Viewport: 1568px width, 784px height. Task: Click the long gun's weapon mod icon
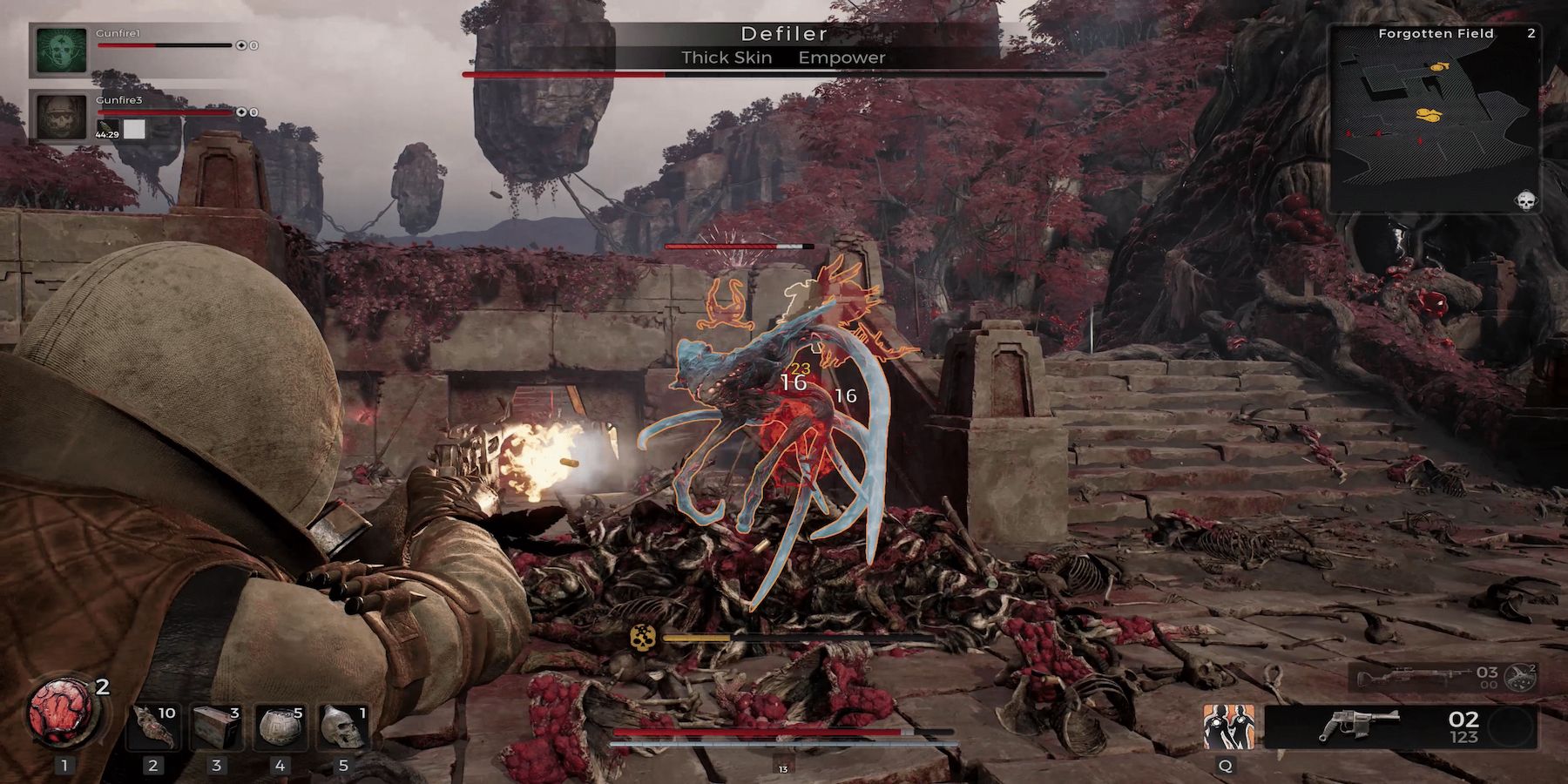[1520, 678]
